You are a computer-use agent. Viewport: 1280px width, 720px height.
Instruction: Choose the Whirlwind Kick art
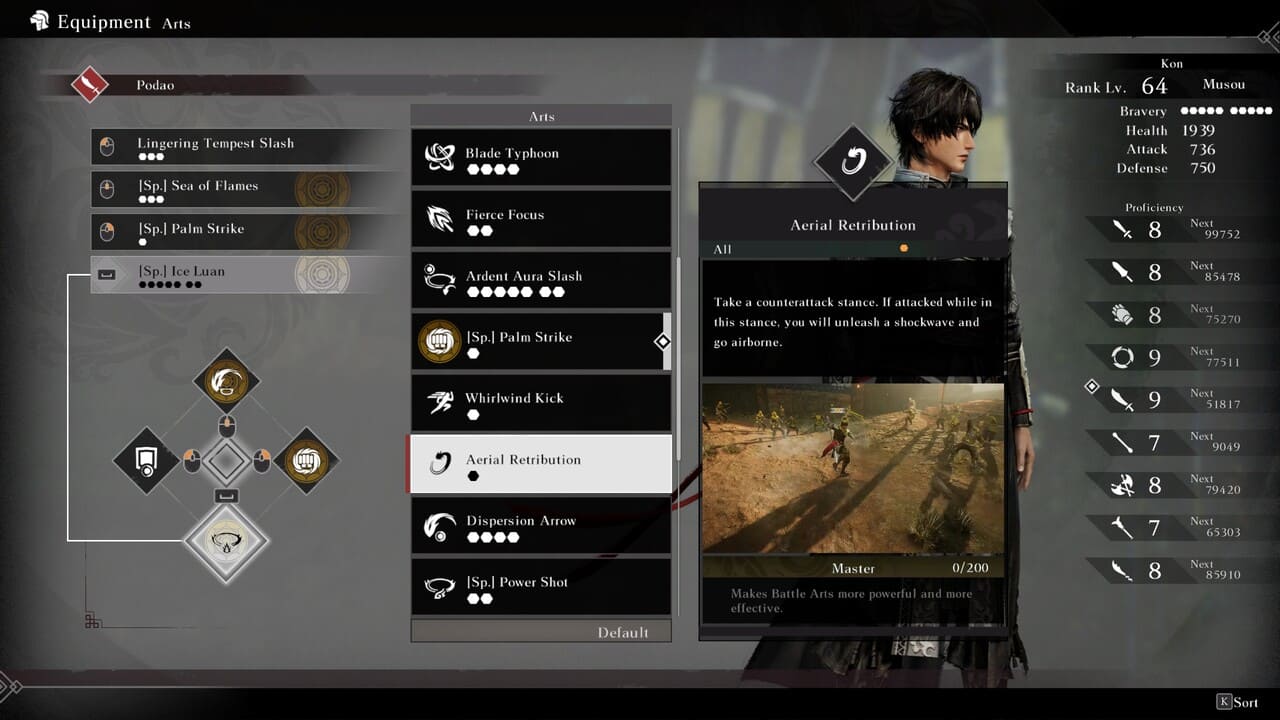tap(541, 403)
